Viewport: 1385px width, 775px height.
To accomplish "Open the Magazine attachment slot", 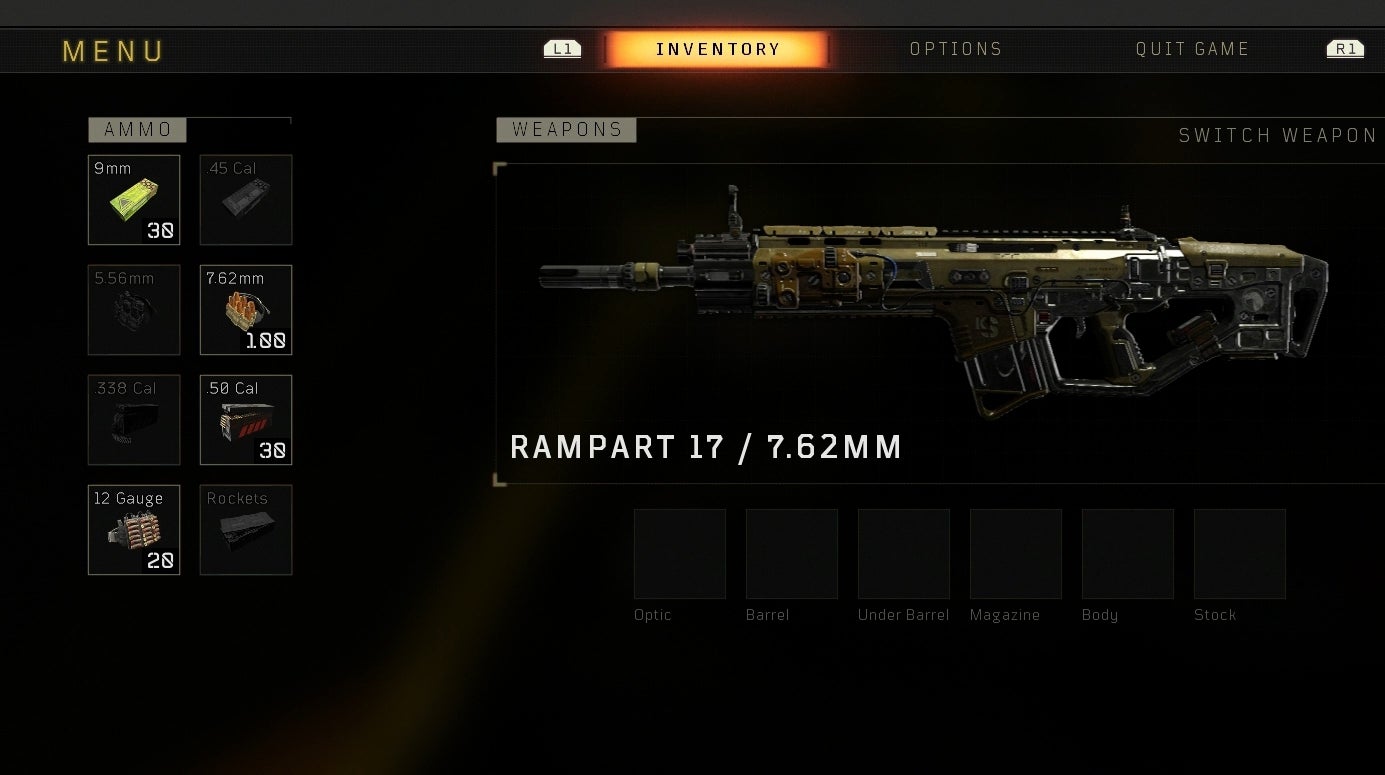I will [1016, 554].
